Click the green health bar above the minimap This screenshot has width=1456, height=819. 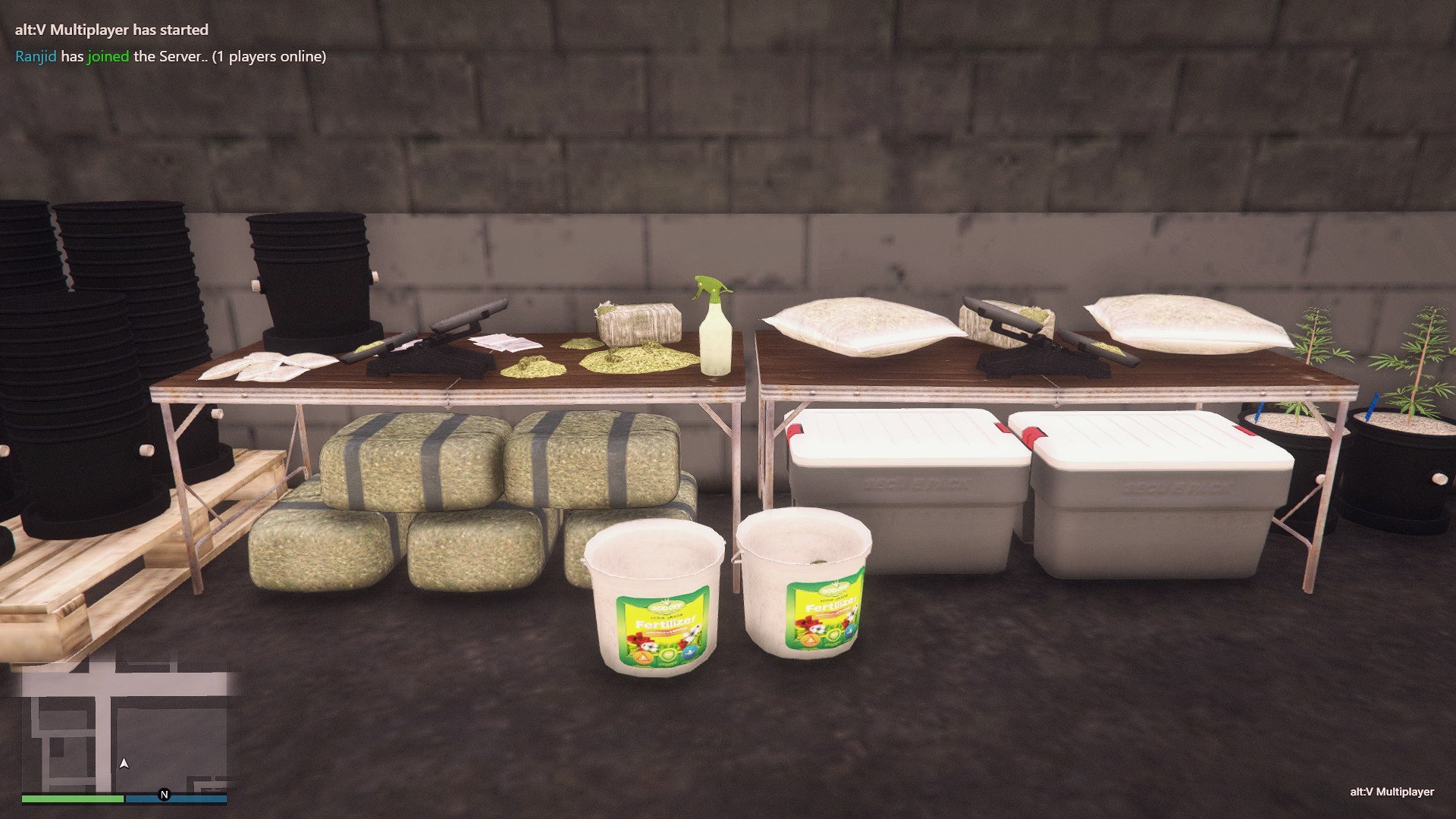[74, 797]
